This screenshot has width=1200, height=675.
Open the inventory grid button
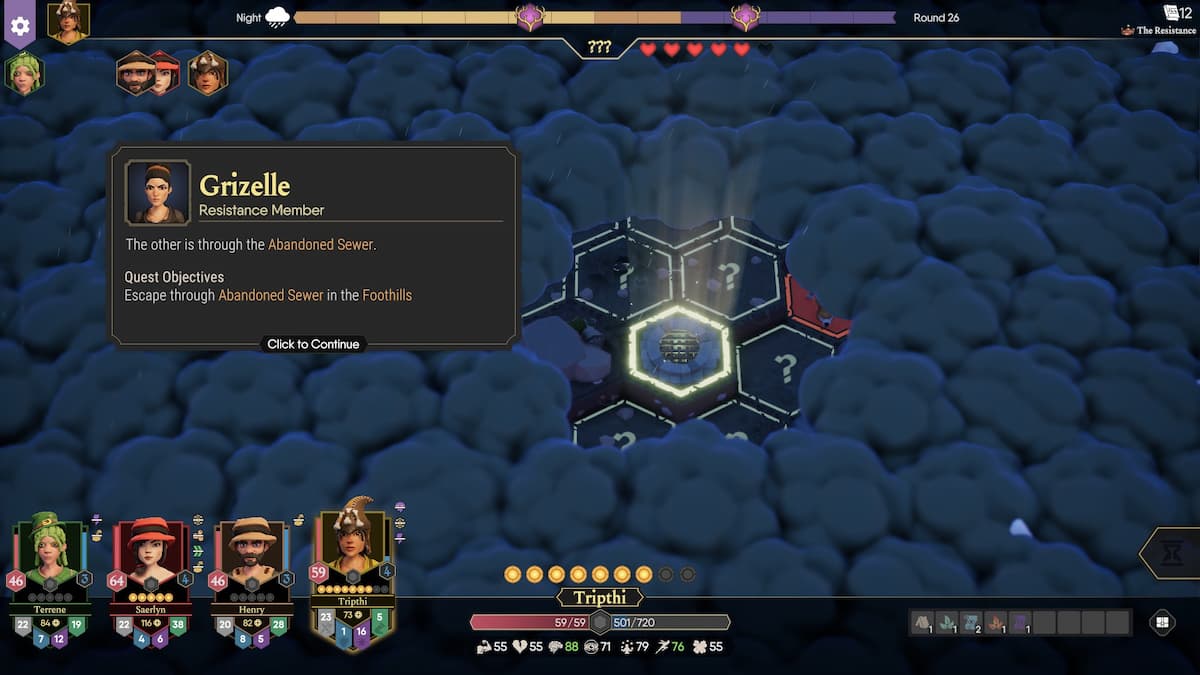tap(1162, 622)
